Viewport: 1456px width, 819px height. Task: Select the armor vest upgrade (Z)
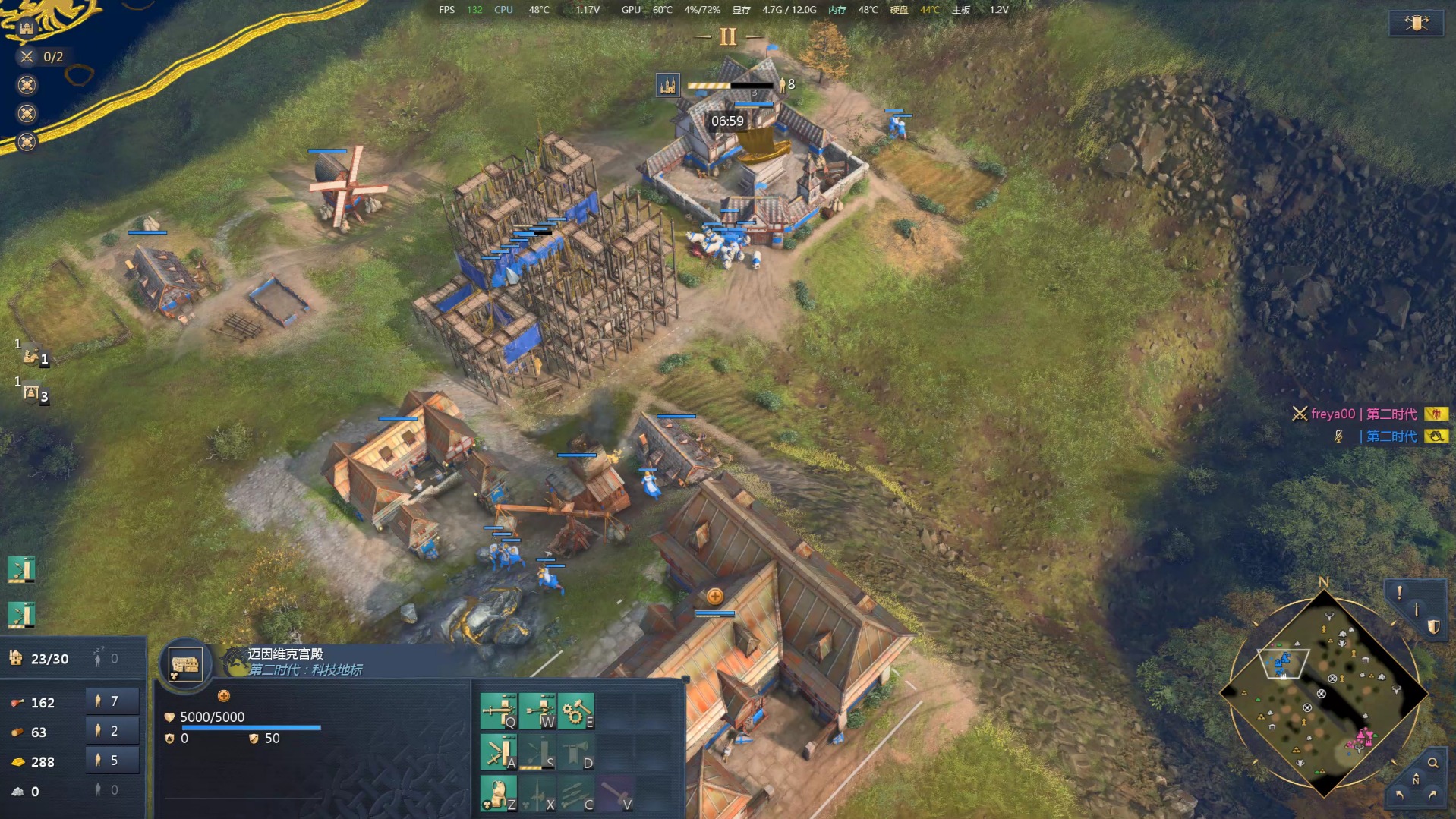tap(498, 794)
